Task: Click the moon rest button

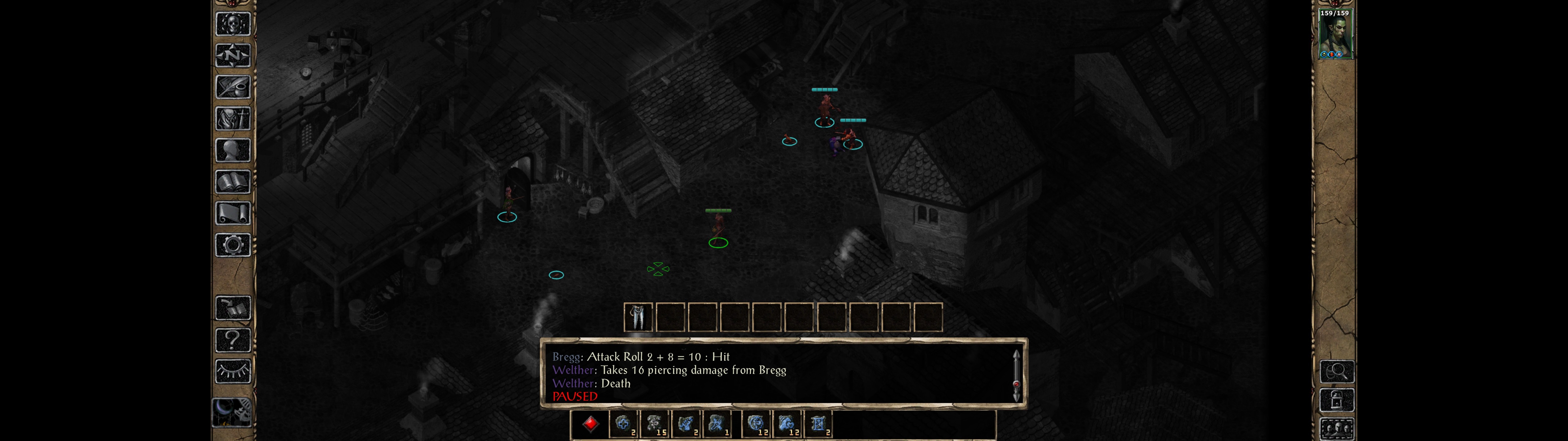Action: point(231,413)
